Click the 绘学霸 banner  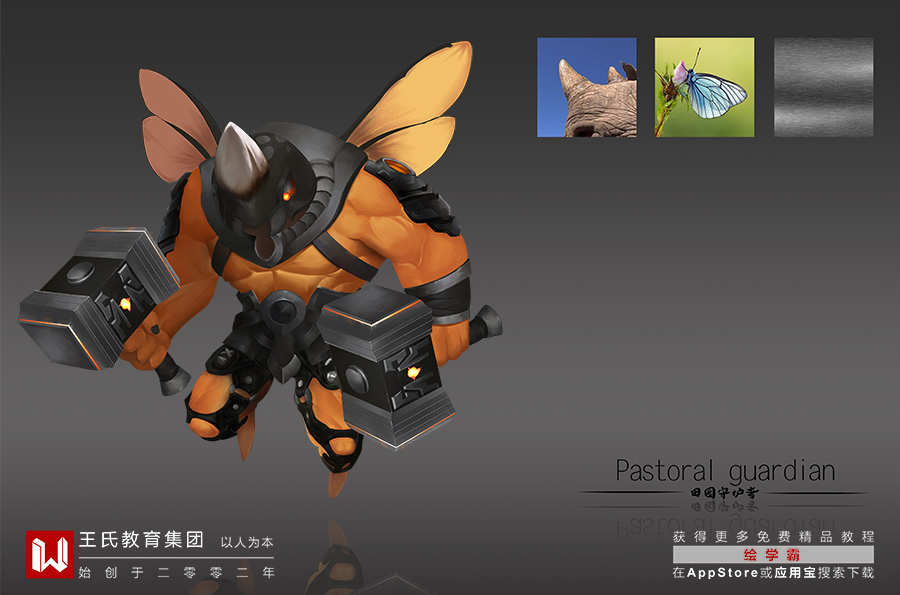pos(773,555)
